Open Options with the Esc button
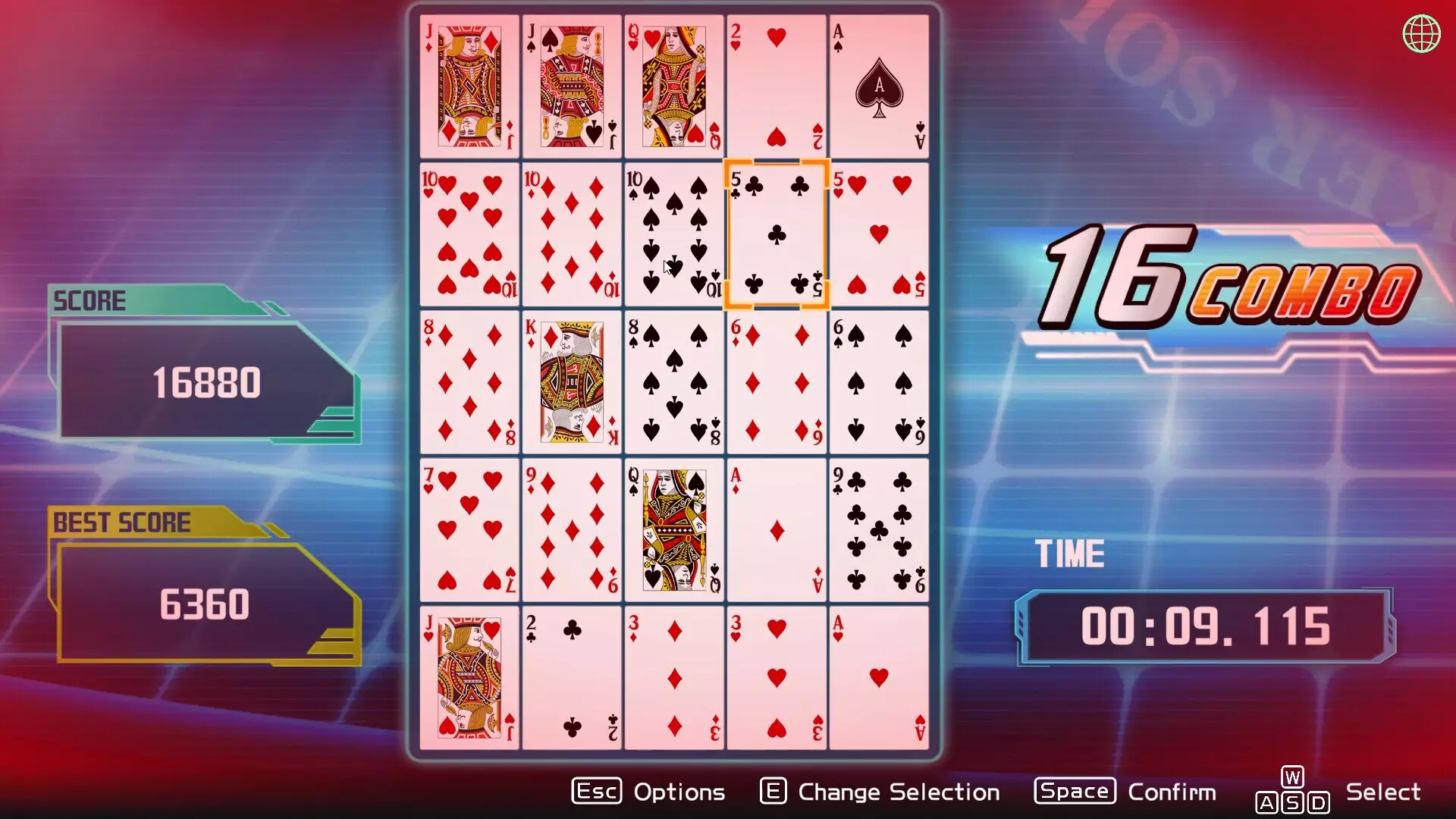This screenshot has height=819, width=1456. click(x=596, y=791)
